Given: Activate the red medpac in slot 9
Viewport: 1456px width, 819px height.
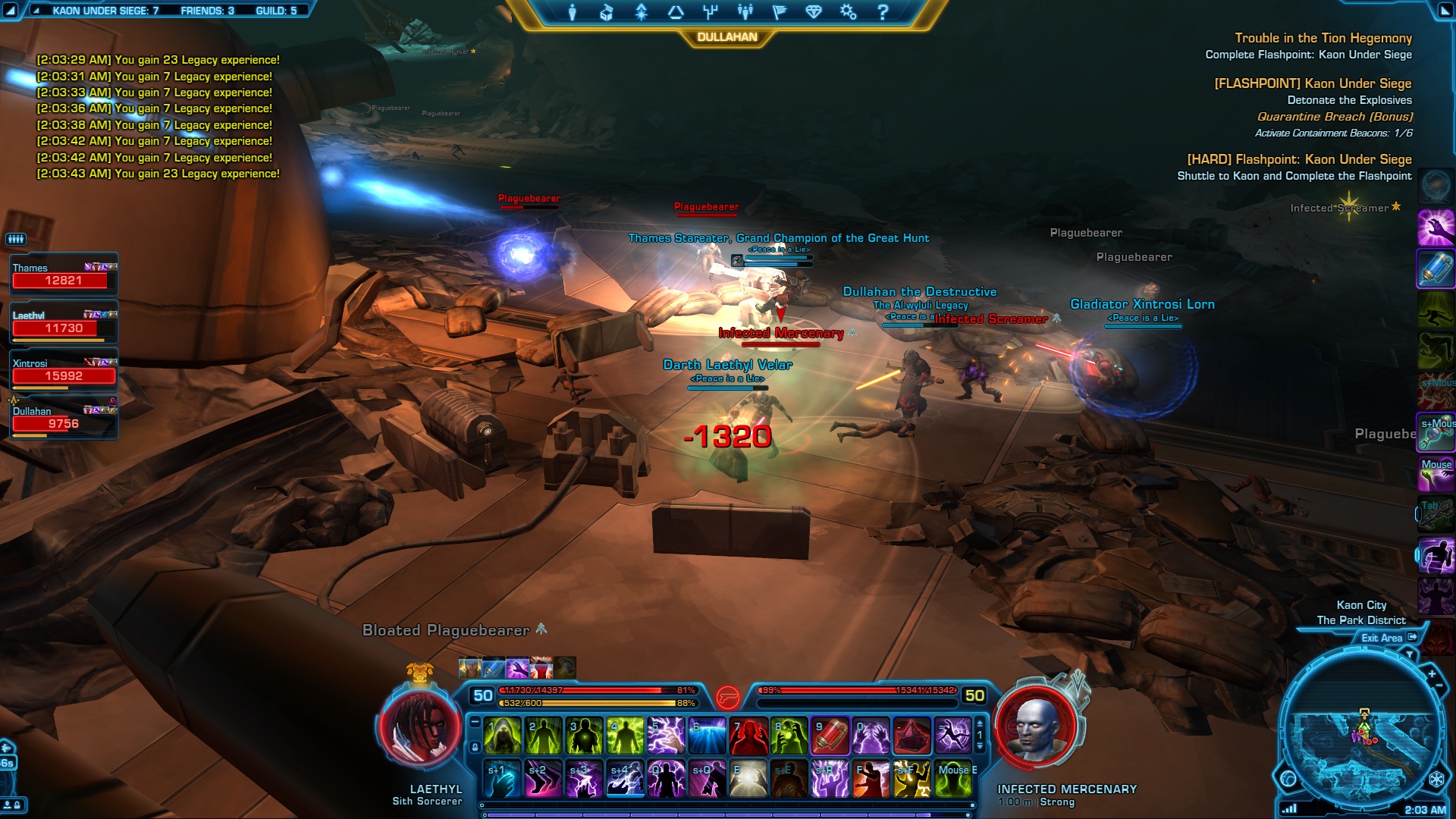Looking at the screenshot, I should pos(830,736).
